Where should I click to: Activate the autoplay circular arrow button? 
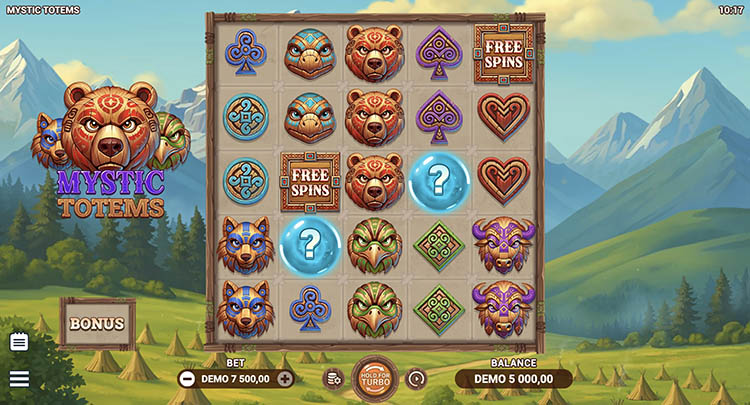point(416,378)
